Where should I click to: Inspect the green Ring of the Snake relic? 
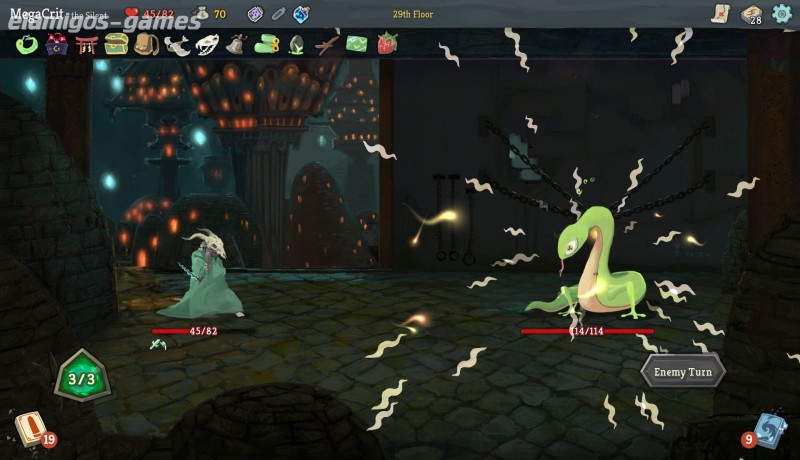[27, 45]
